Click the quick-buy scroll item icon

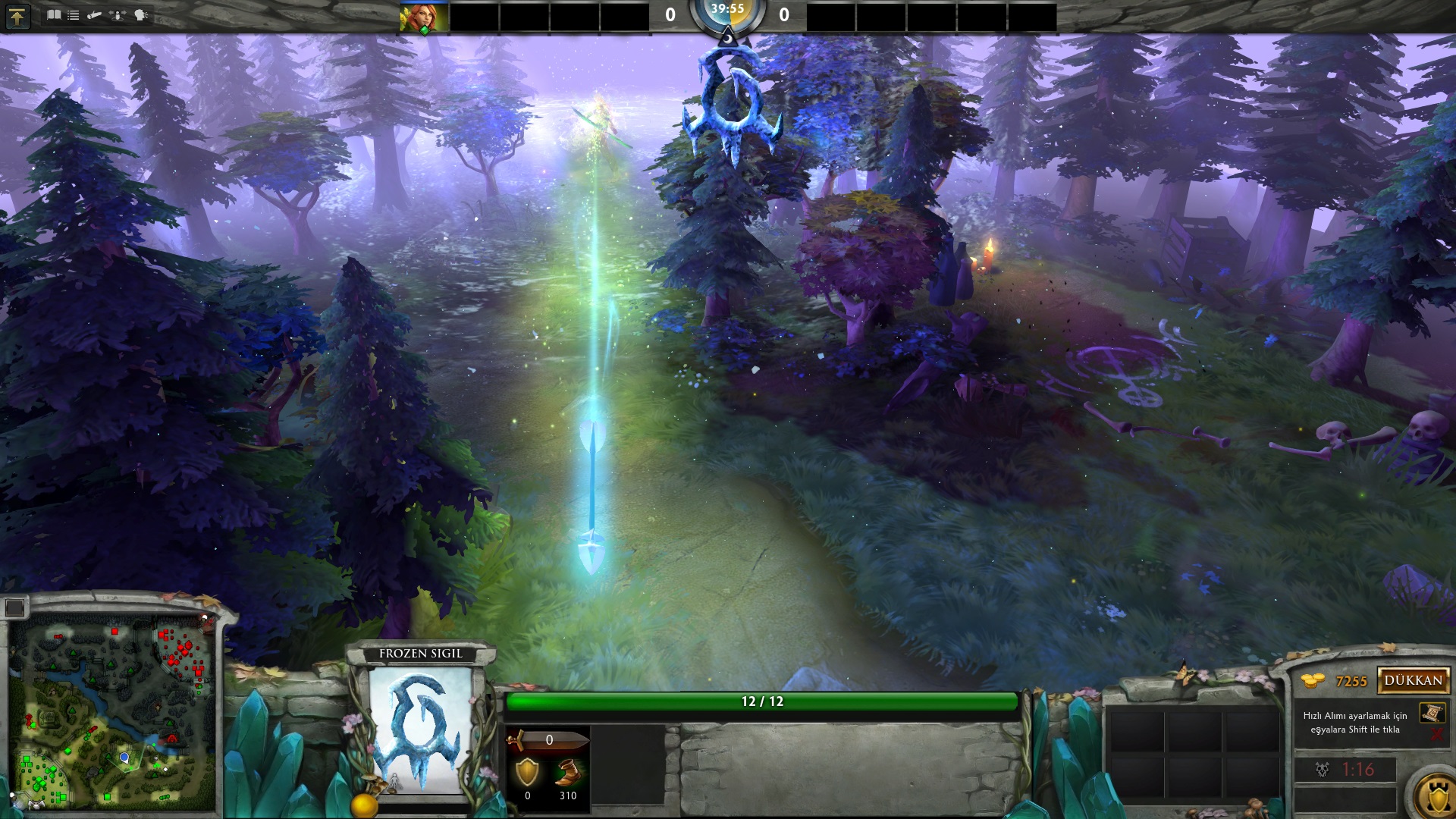[1431, 713]
